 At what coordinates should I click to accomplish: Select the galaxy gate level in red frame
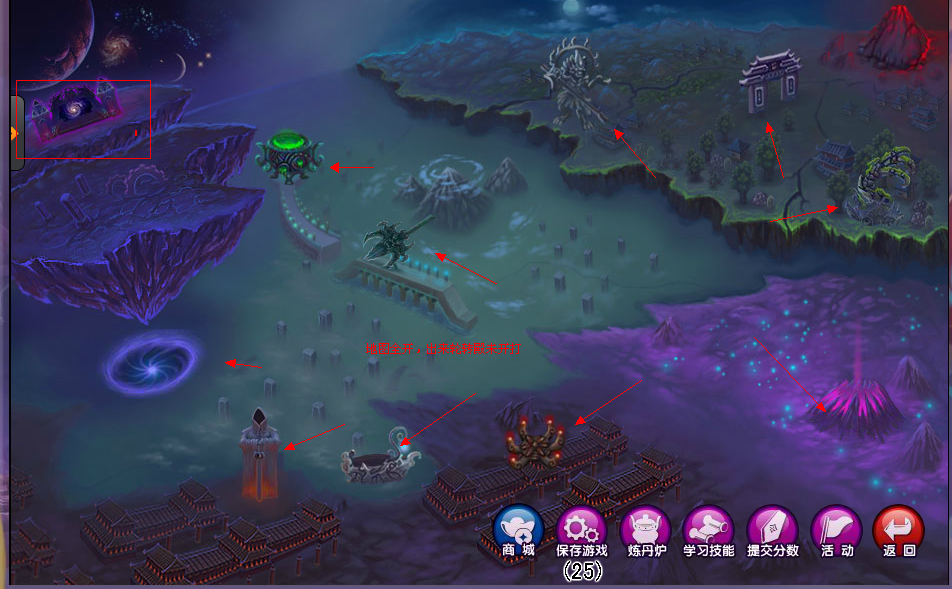coord(82,118)
